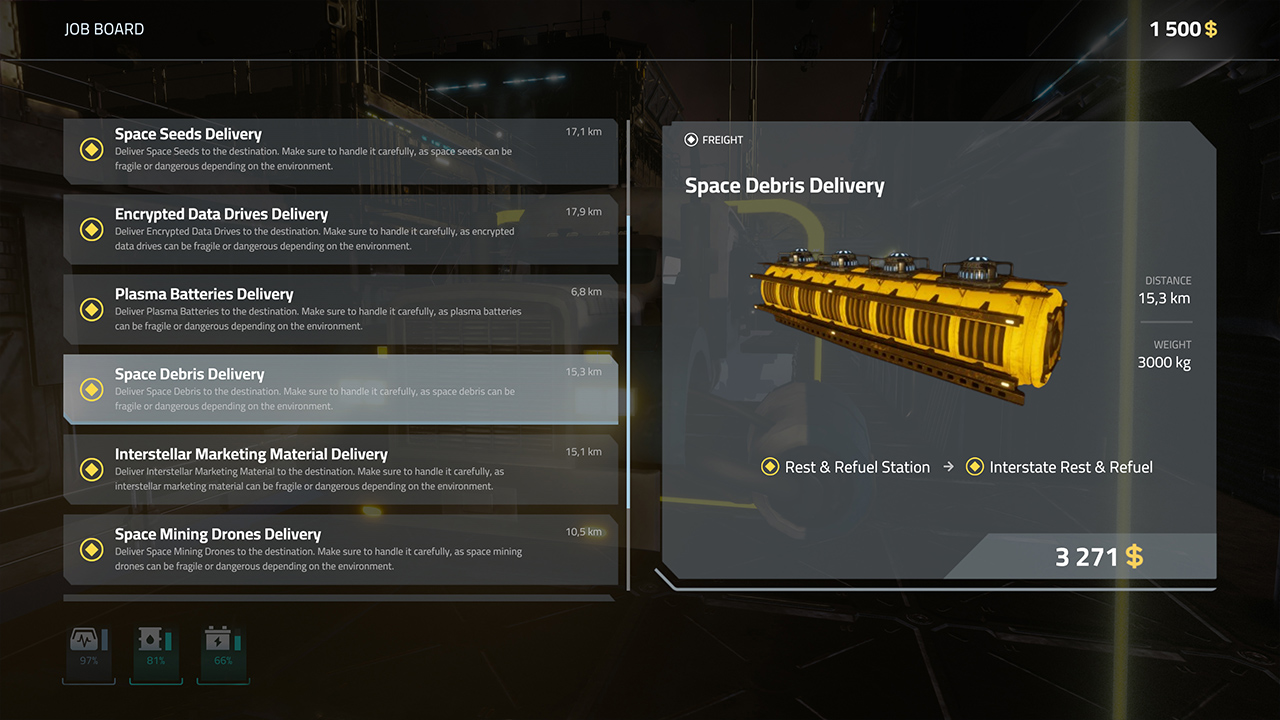Click the Space Debris Delivery title text
Image resolution: width=1280 pixels, height=720 pixels.
pyautogui.click(x=784, y=186)
